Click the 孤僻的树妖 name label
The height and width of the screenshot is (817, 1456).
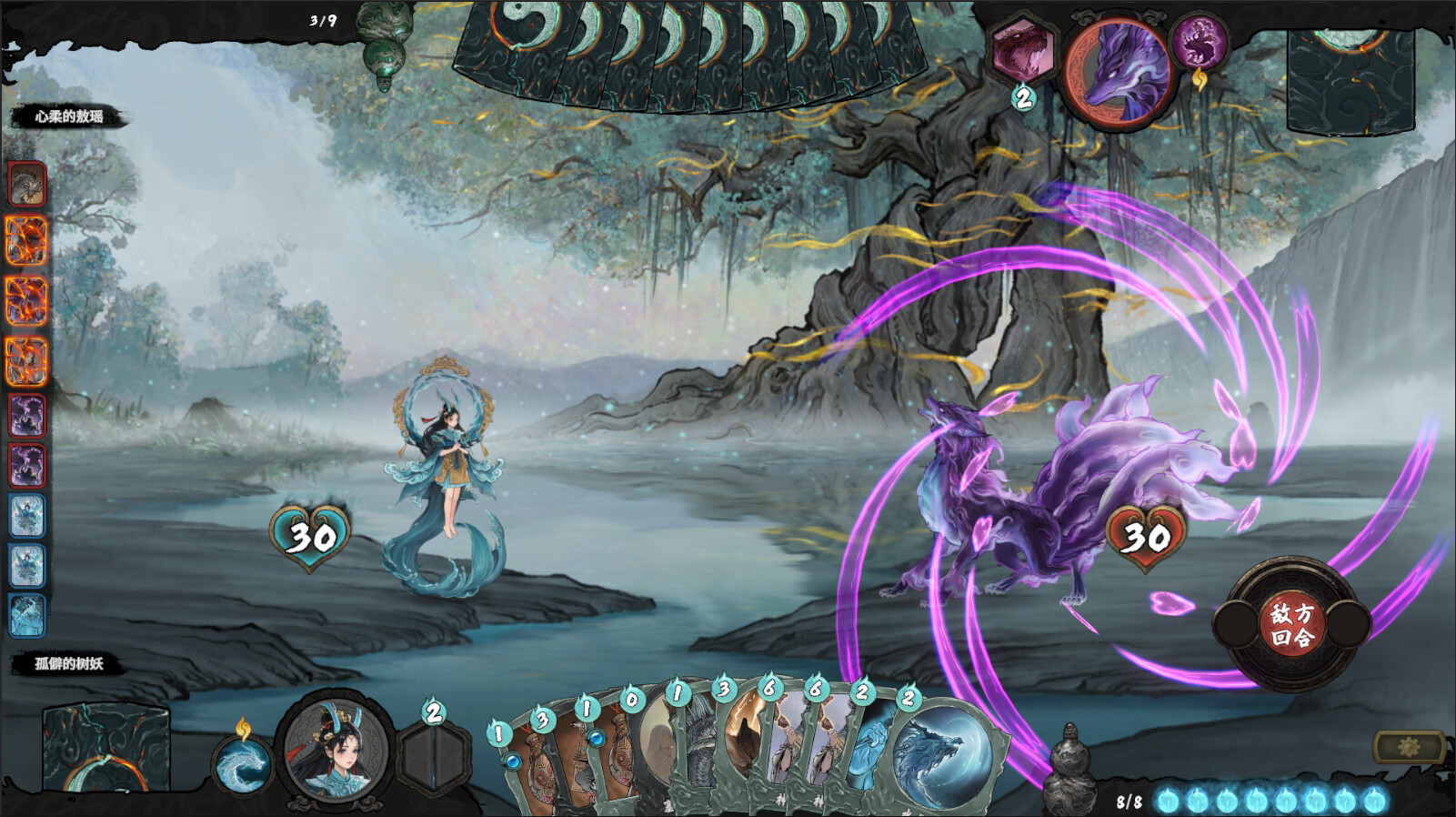pos(69,663)
